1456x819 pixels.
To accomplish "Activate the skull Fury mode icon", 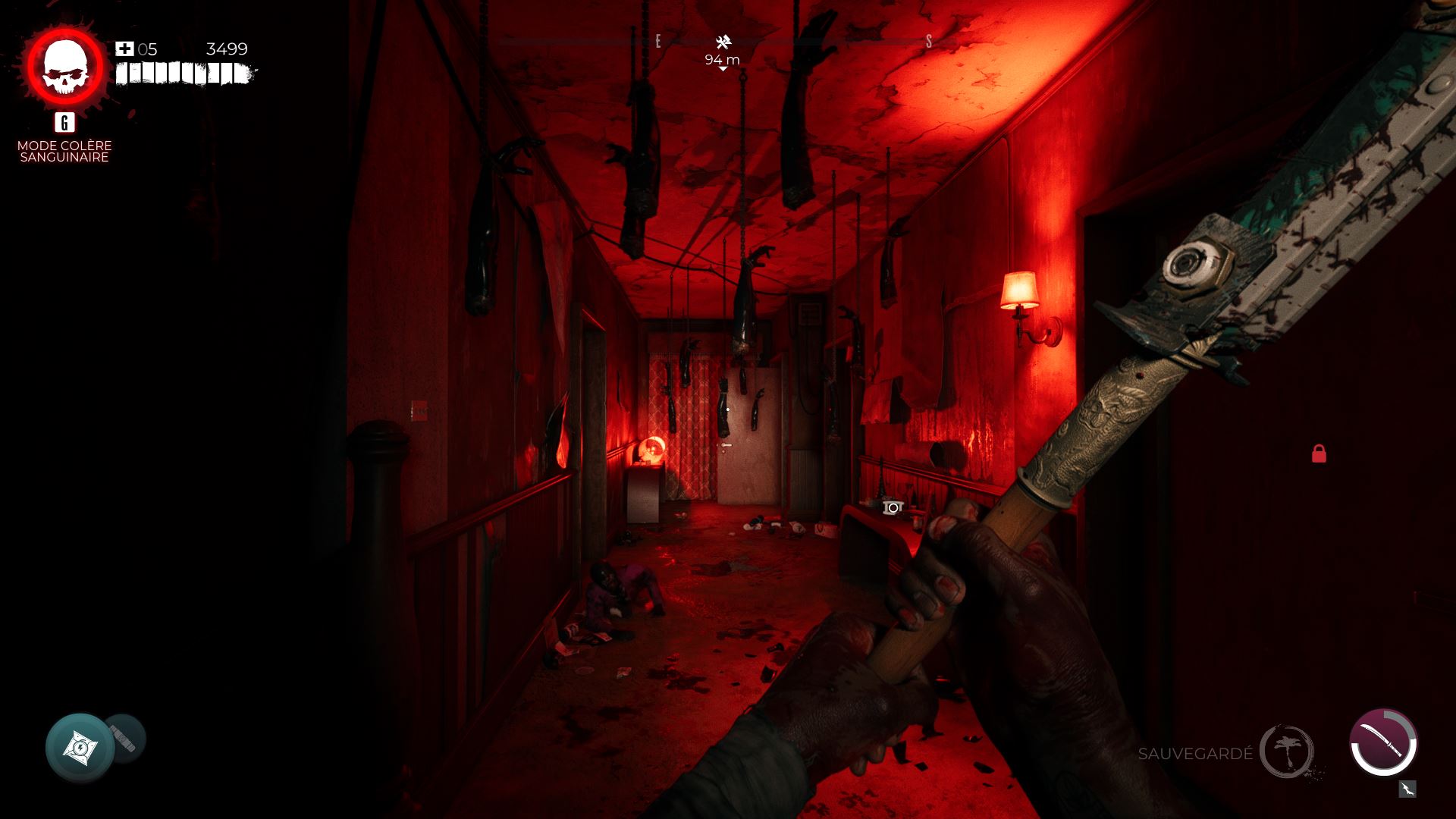I will (x=65, y=68).
